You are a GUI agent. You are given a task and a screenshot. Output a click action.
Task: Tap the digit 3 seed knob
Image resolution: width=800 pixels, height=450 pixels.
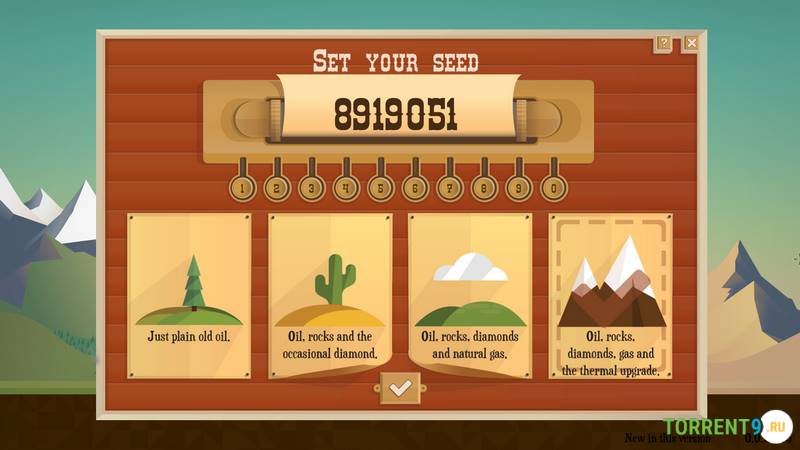point(312,186)
